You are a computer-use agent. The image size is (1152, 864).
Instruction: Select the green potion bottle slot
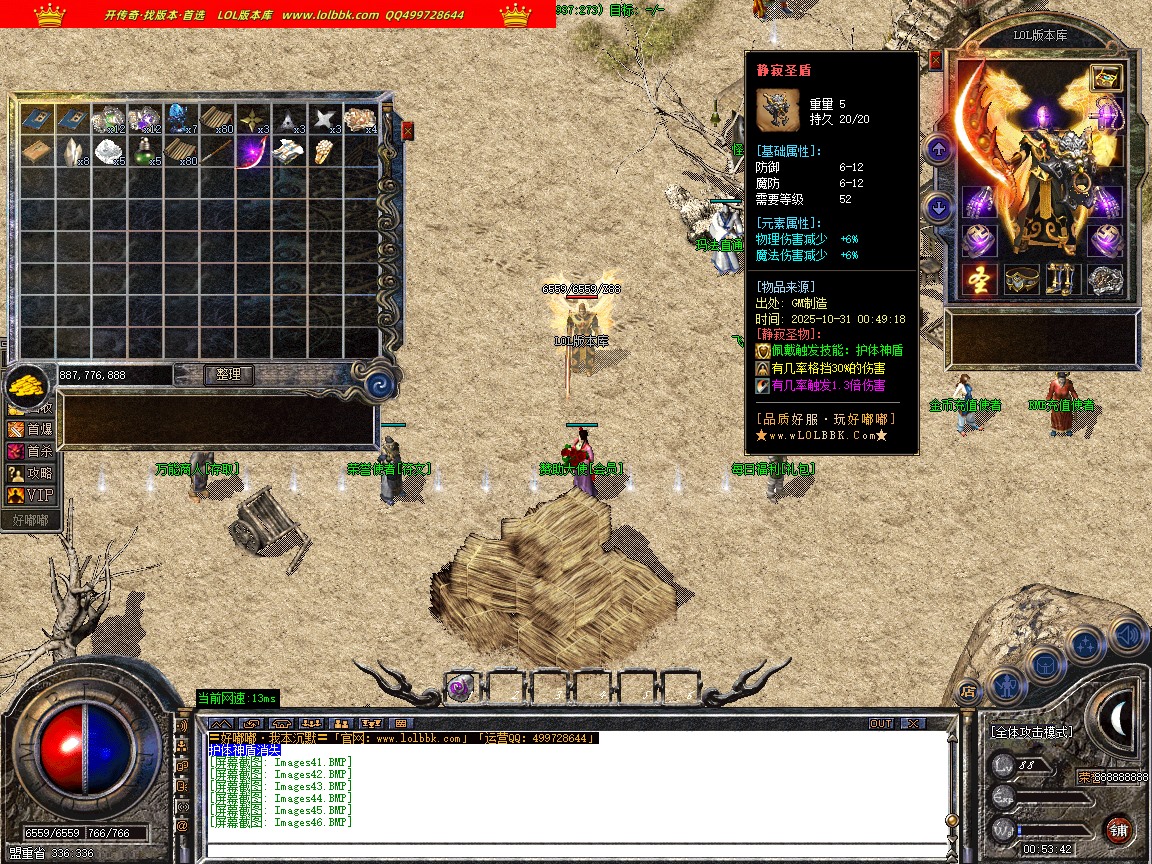tap(146, 153)
